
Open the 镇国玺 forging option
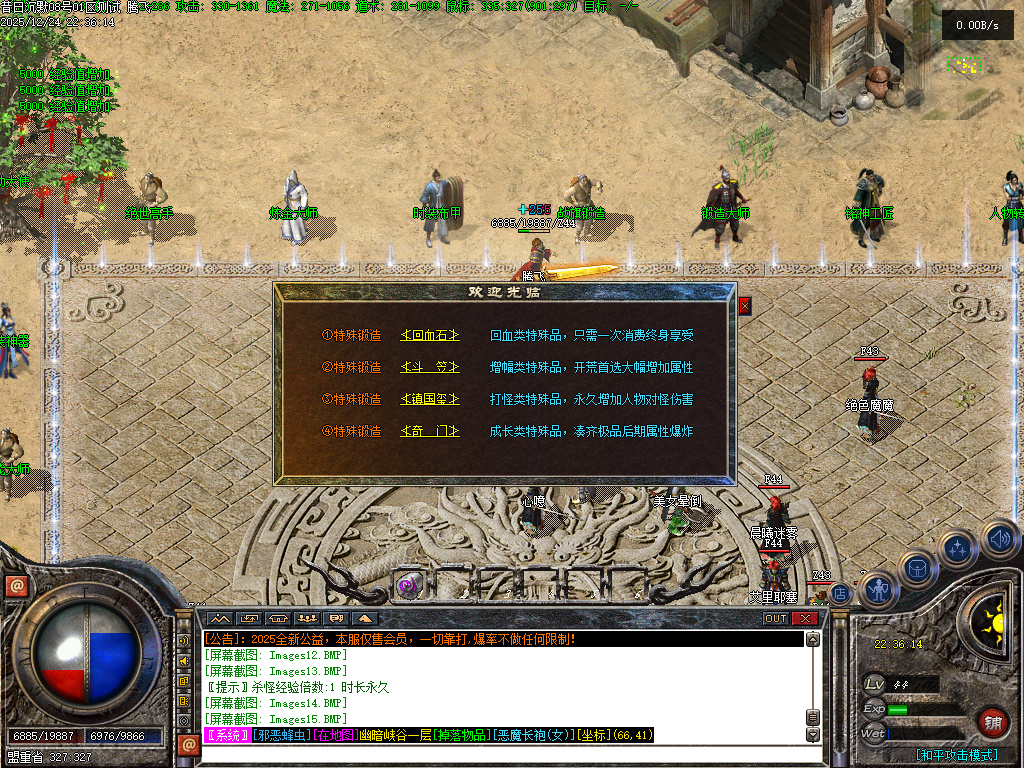tap(430, 399)
